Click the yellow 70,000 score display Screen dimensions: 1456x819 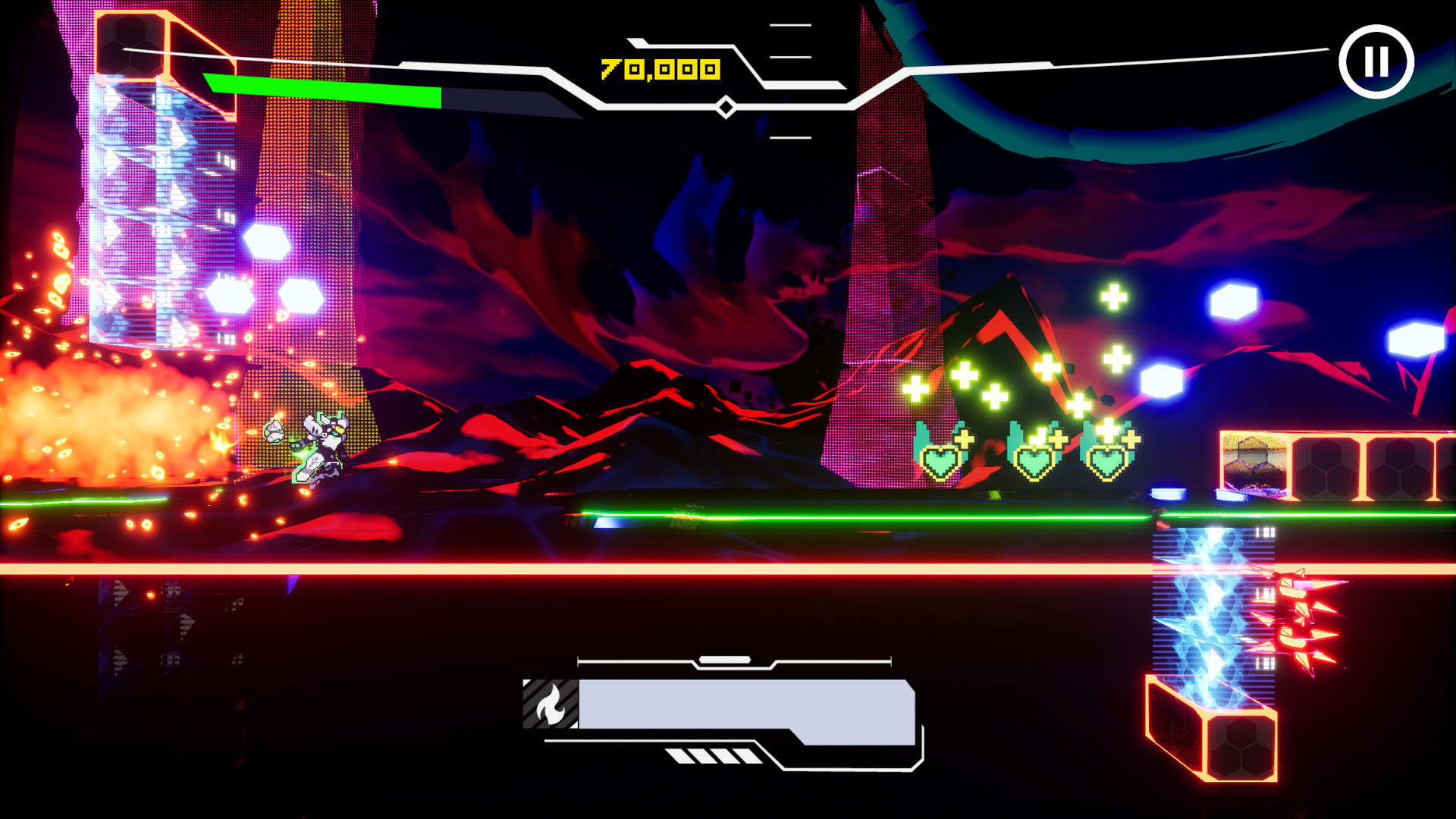tap(658, 68)
